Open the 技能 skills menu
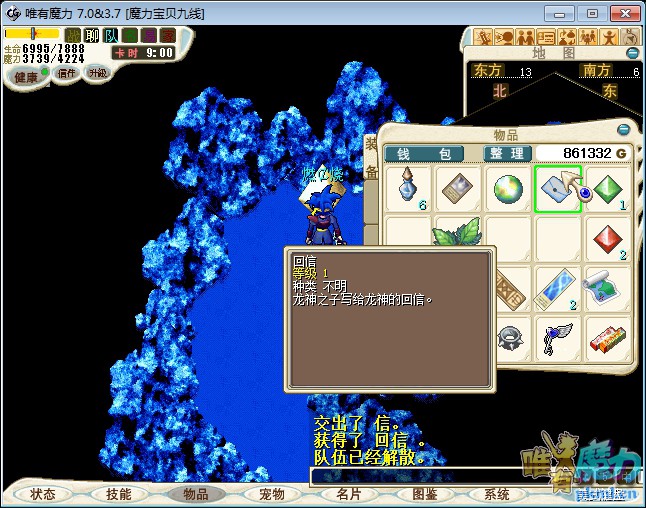The height and width of the screenshot is (508, 646). [119, 494]
